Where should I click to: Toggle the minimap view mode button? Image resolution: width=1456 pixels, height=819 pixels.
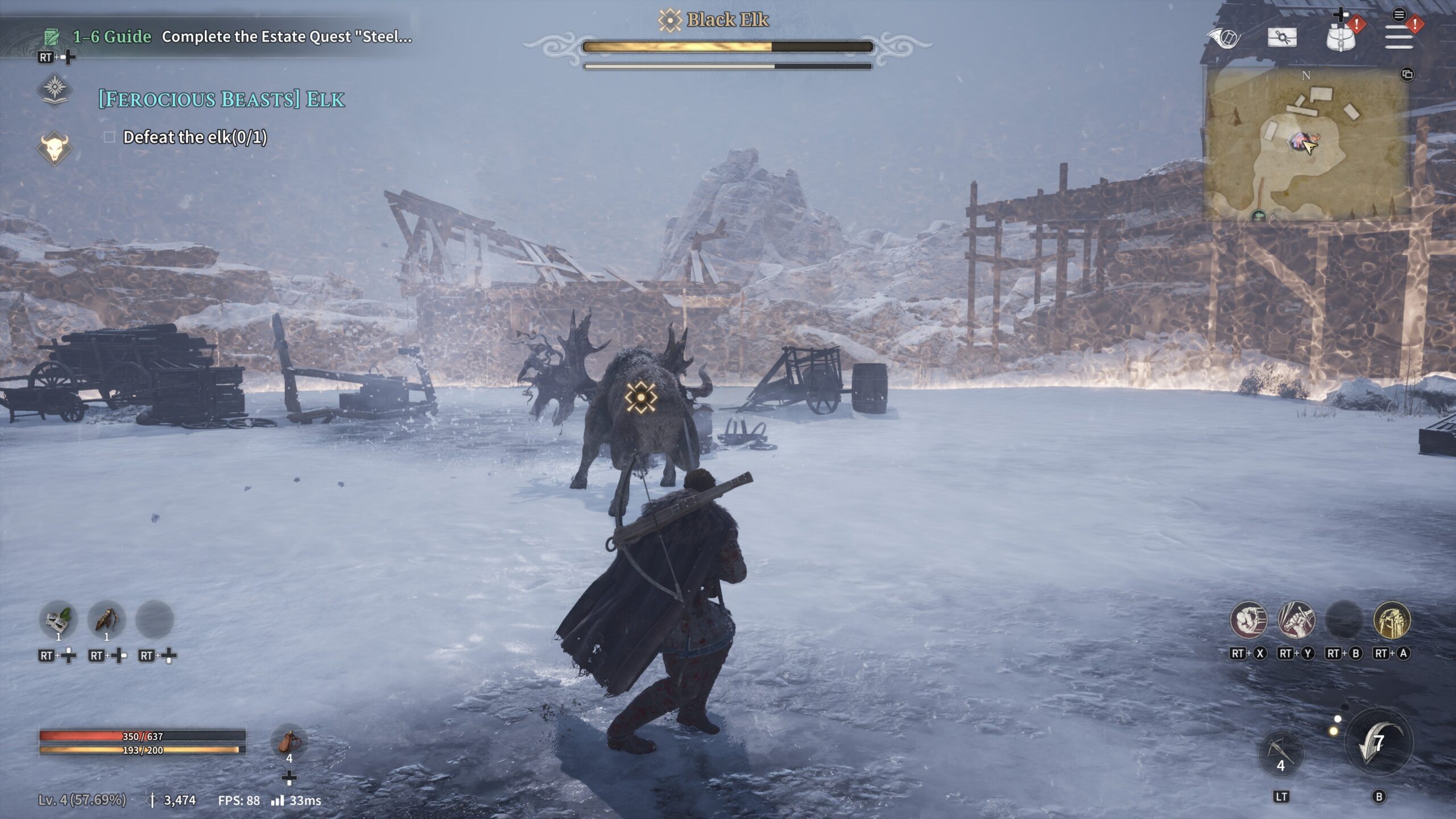point(1407,75)
